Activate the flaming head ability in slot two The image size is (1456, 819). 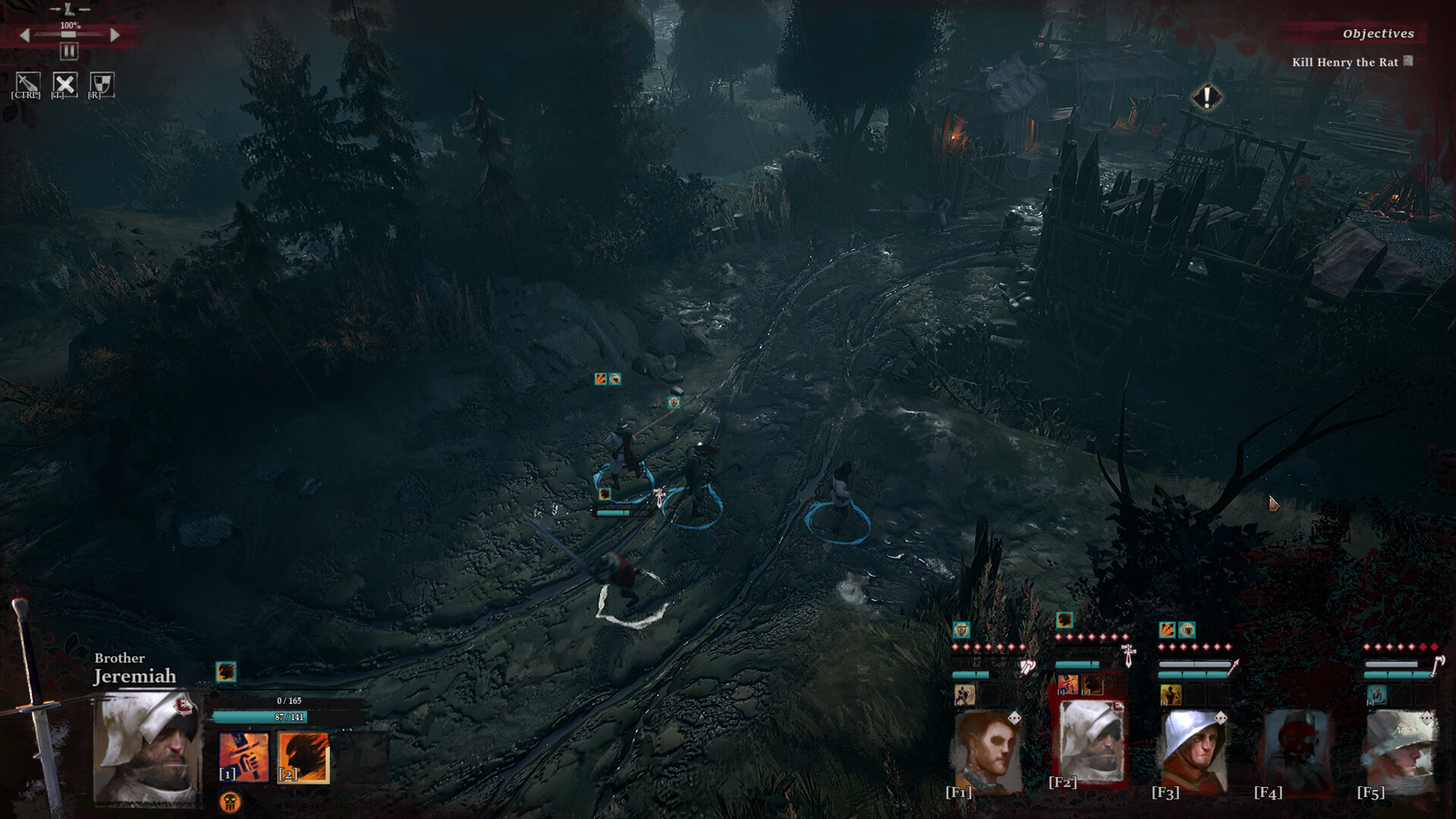pyautogui.click(x=303, y=756)
